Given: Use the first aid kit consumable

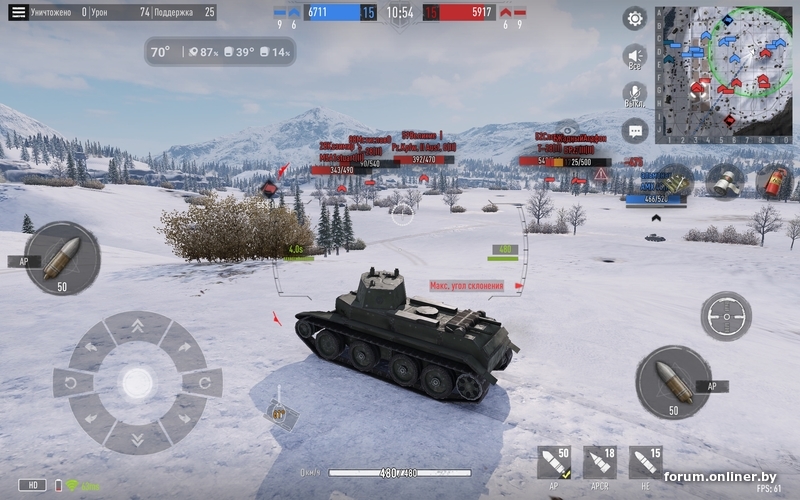Looking at the screenshot, I should pyautogui.click(x=724, y=181).
